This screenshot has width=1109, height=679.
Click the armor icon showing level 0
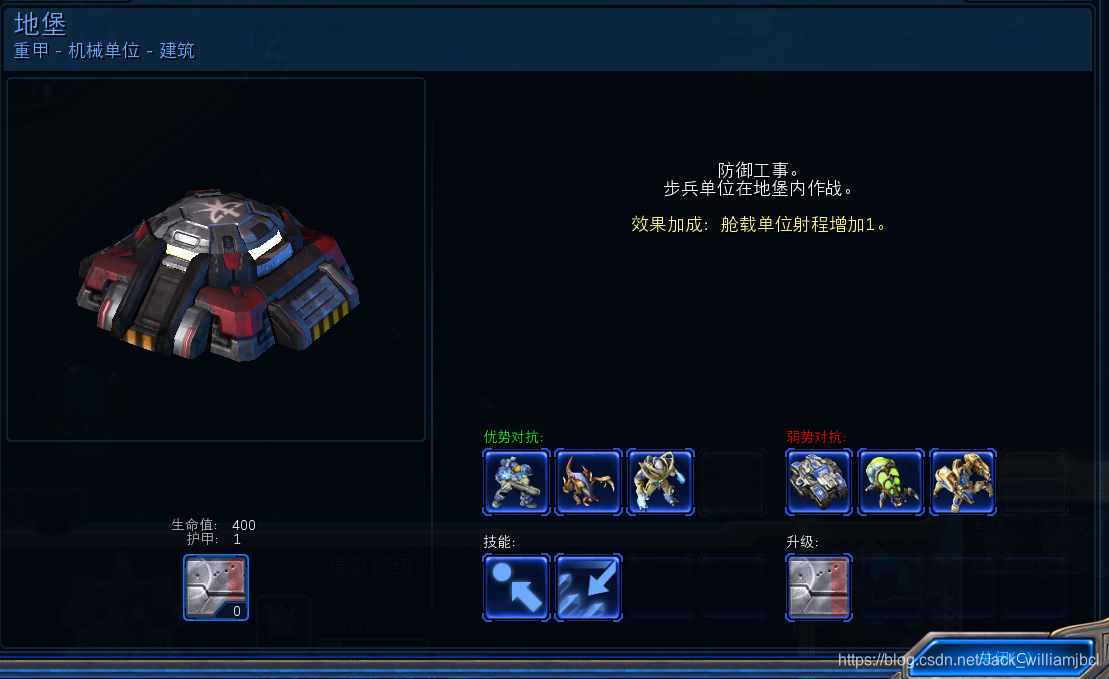click(216, 588)
